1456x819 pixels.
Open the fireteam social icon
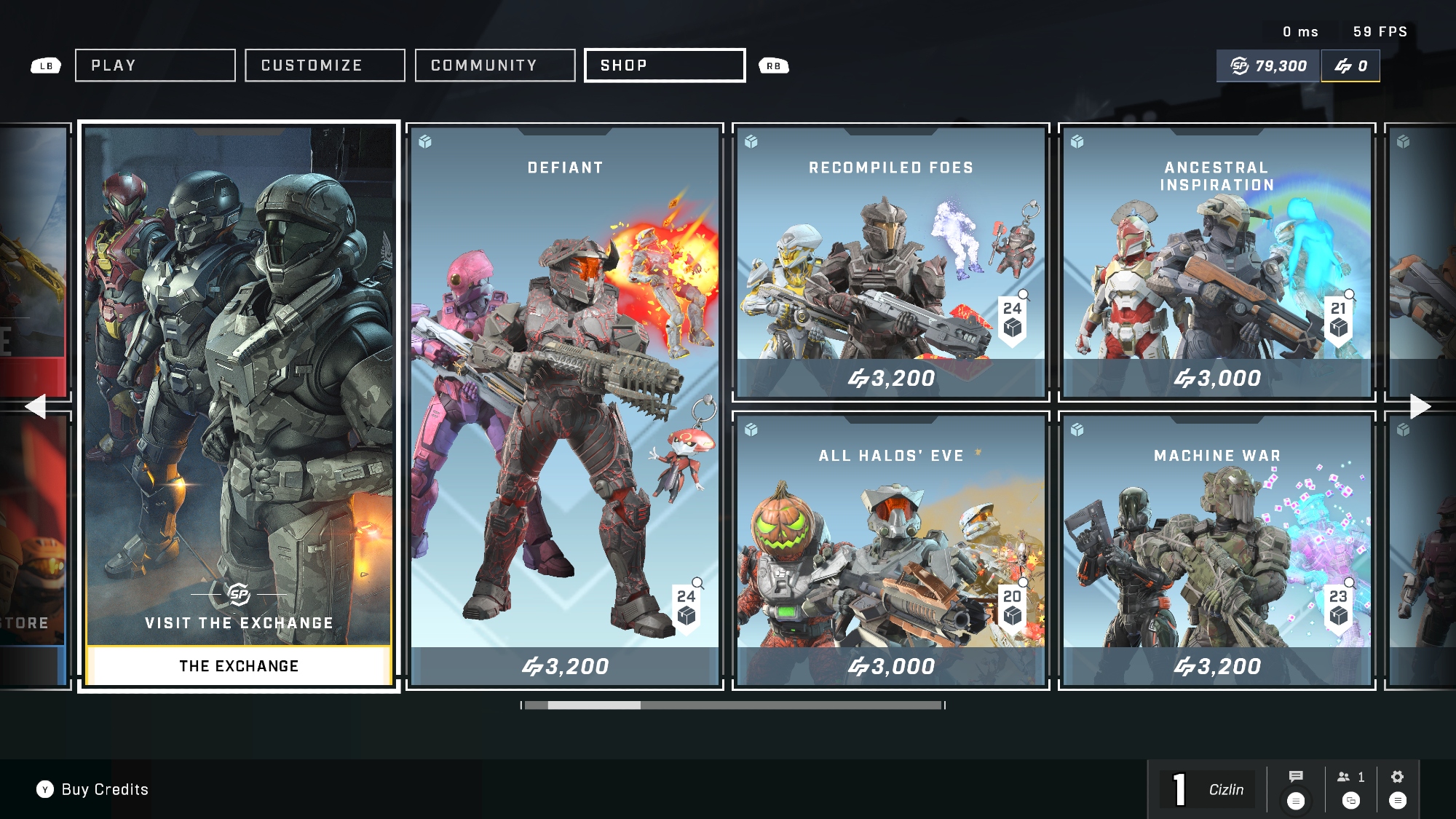coord(1350,777)
